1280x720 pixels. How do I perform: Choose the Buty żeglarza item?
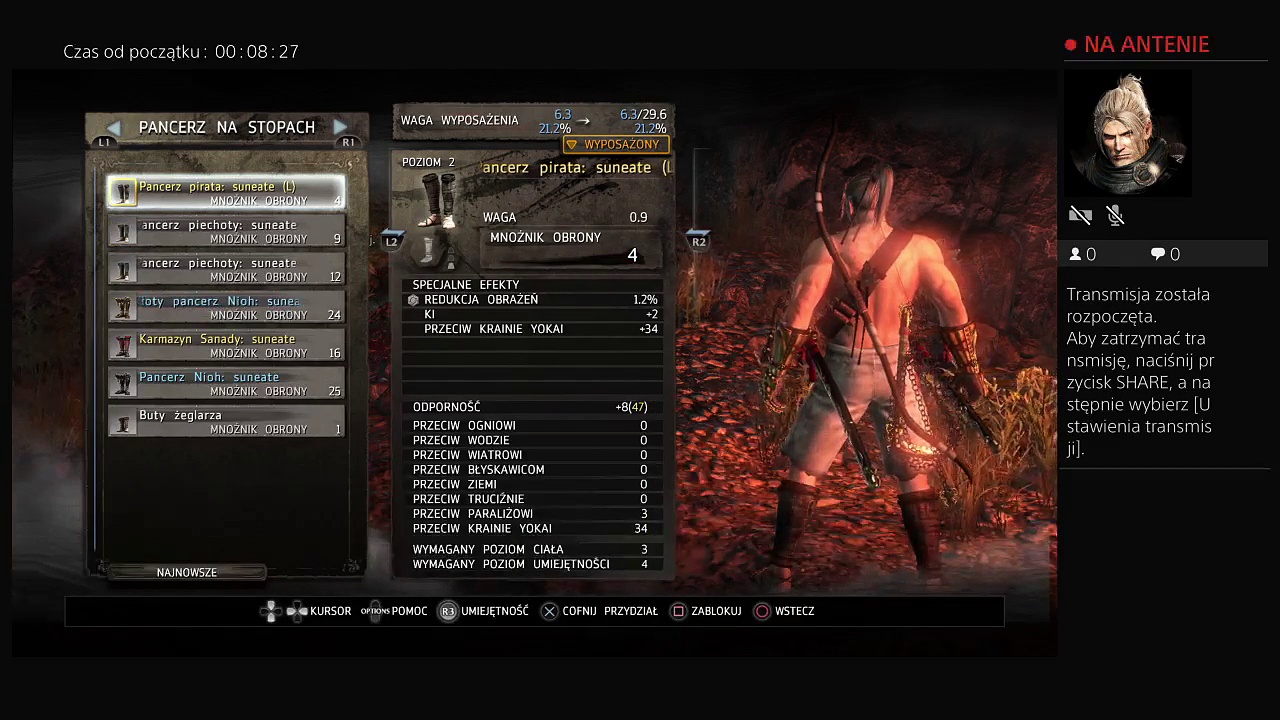226,421
